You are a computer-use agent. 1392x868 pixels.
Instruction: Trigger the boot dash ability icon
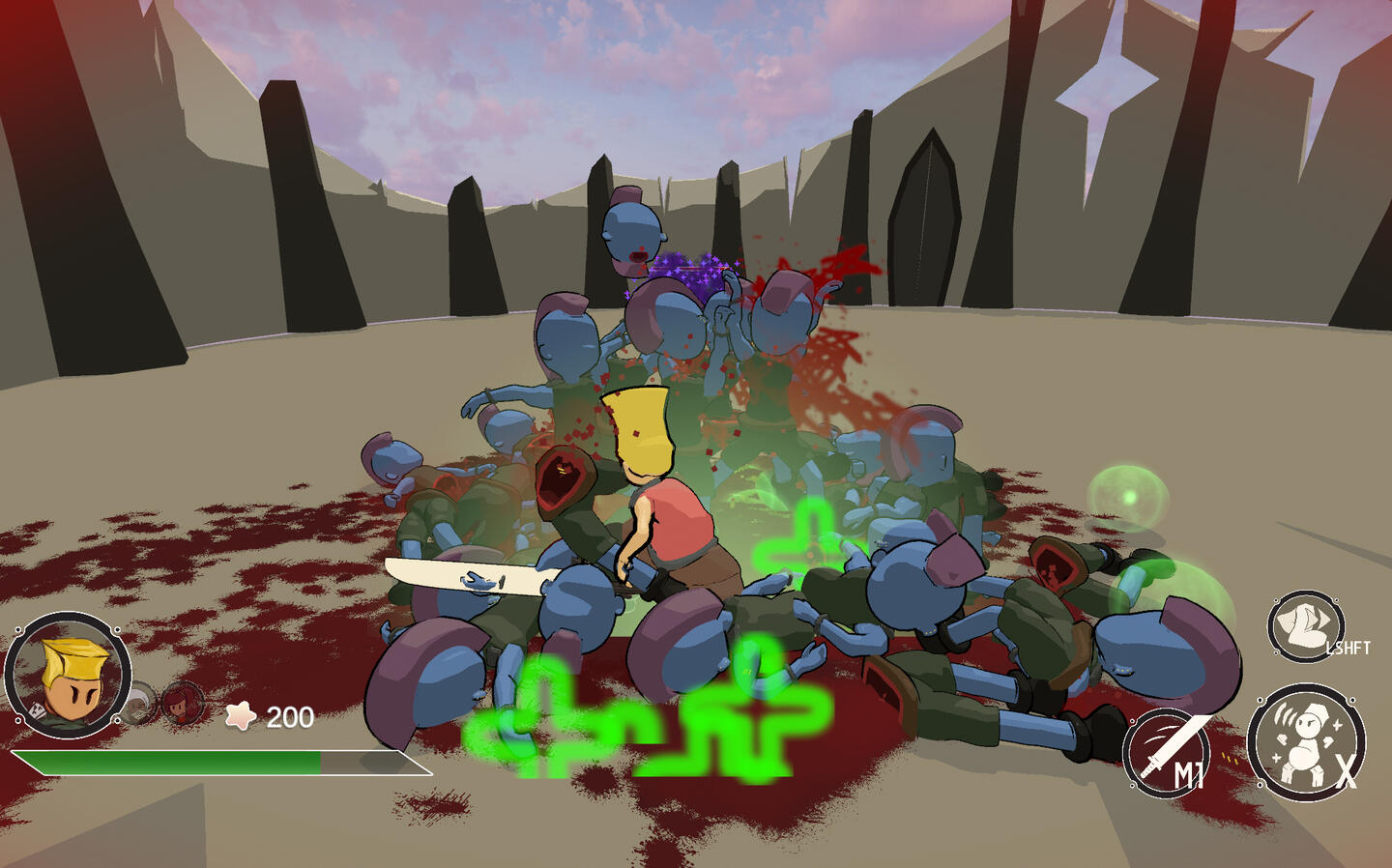(x=1305, y=626)
